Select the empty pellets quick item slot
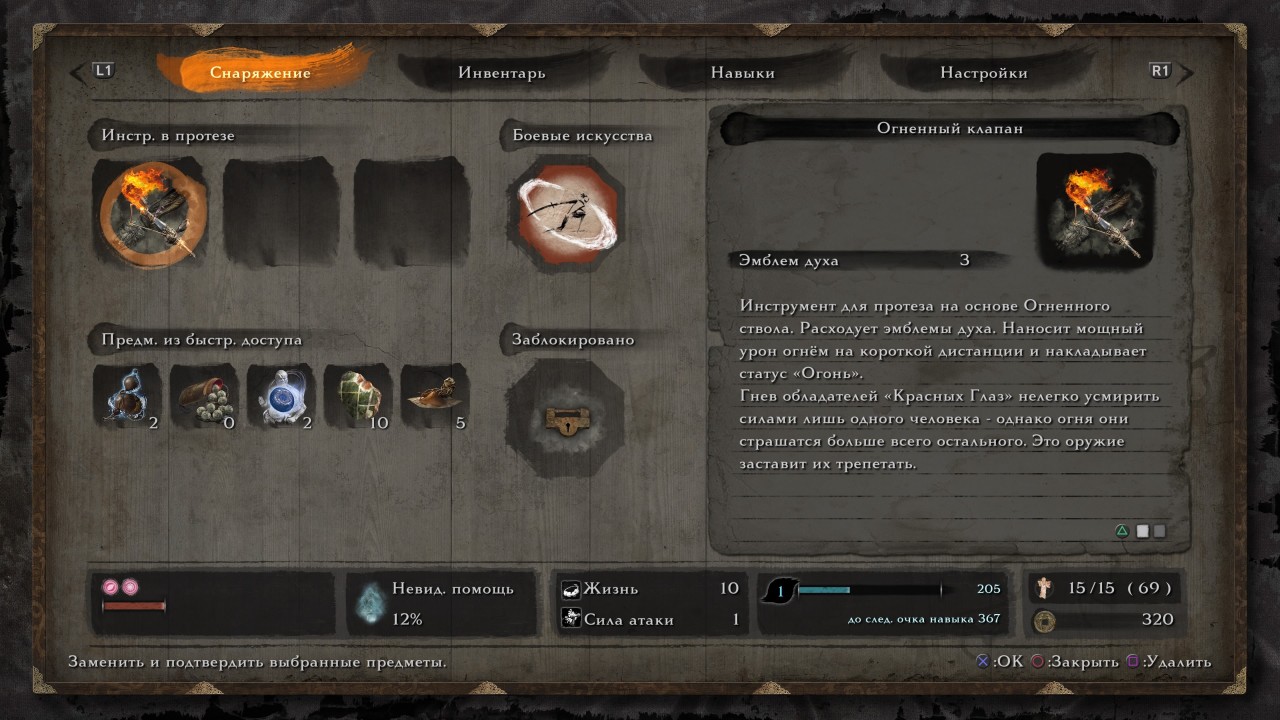1280x720 pixels. point(204,397)
